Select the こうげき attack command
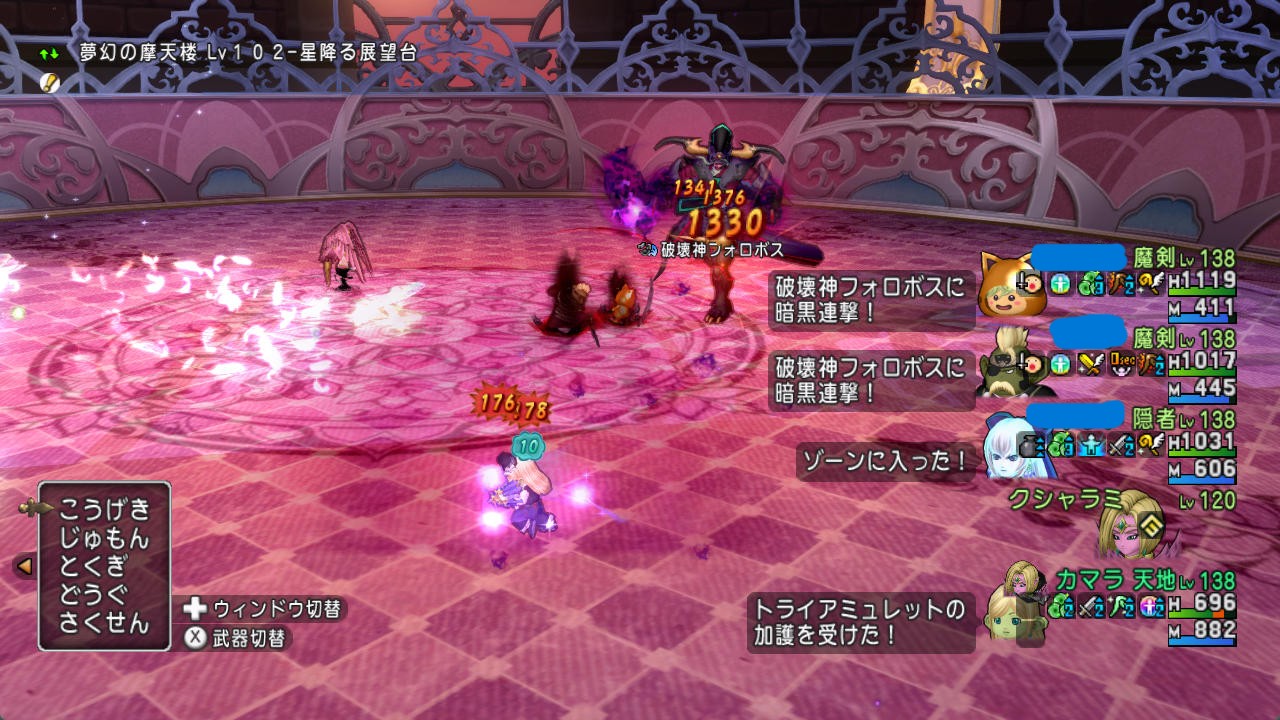 (x=104, y=509)
